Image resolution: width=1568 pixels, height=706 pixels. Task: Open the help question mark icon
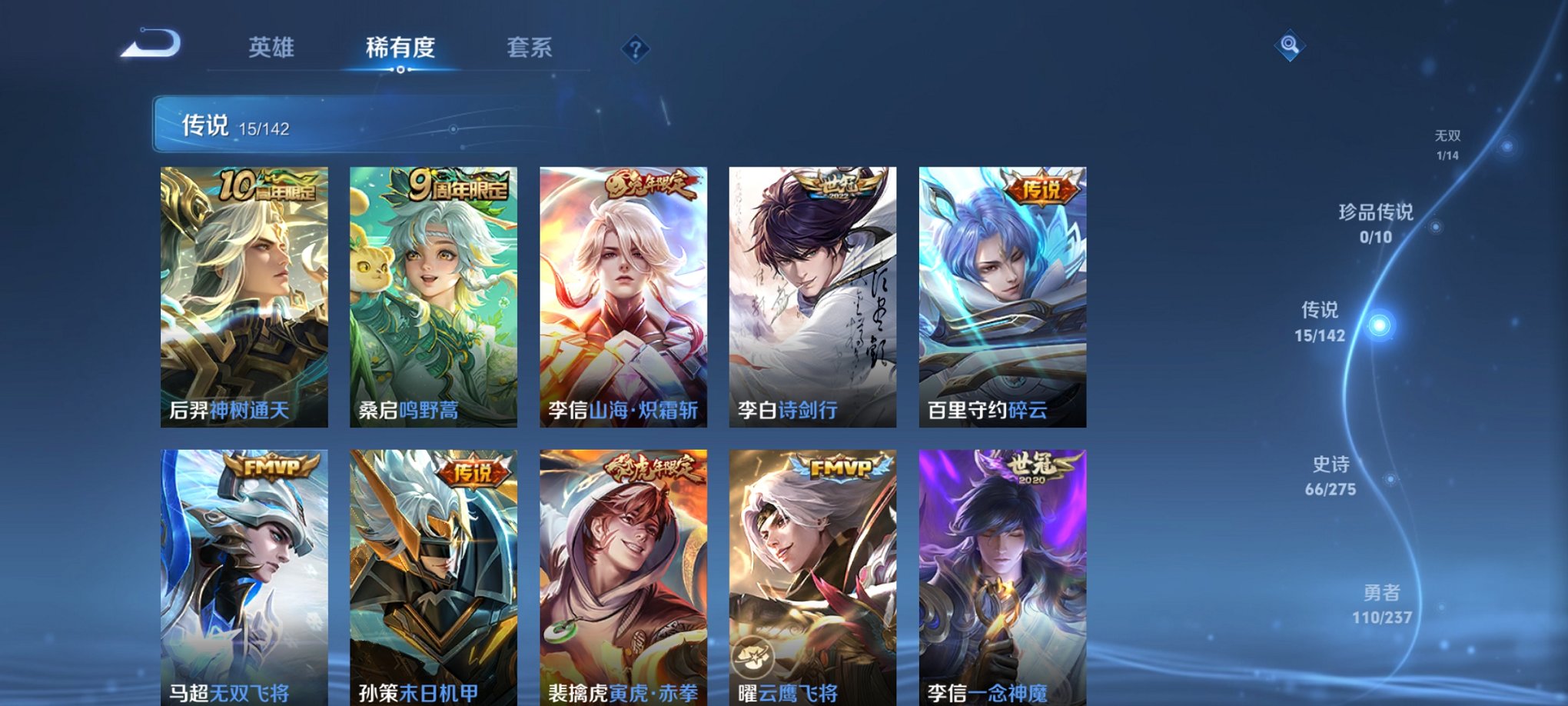[635, 49]
